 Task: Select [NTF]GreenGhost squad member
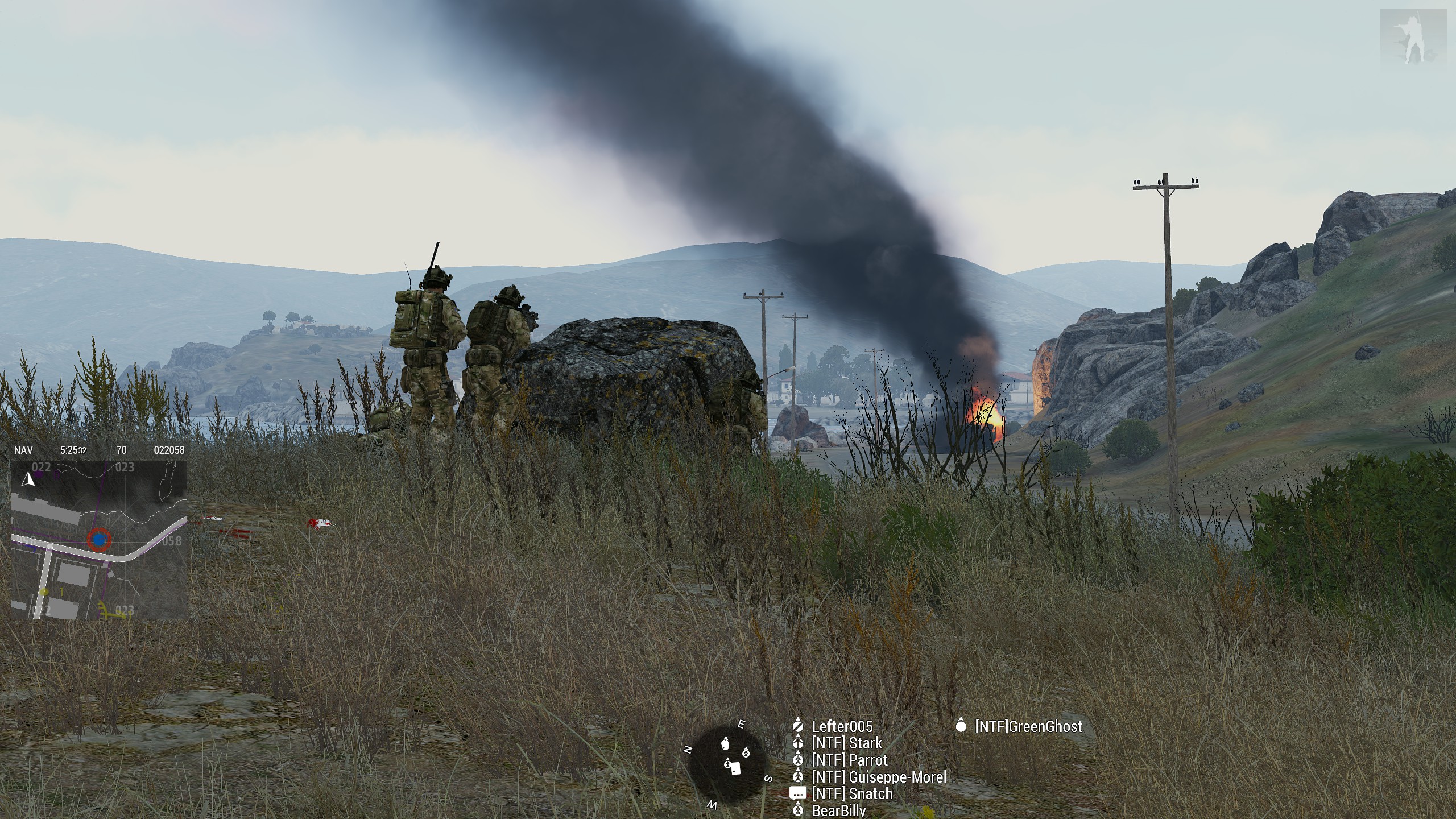click(1028, 726)
